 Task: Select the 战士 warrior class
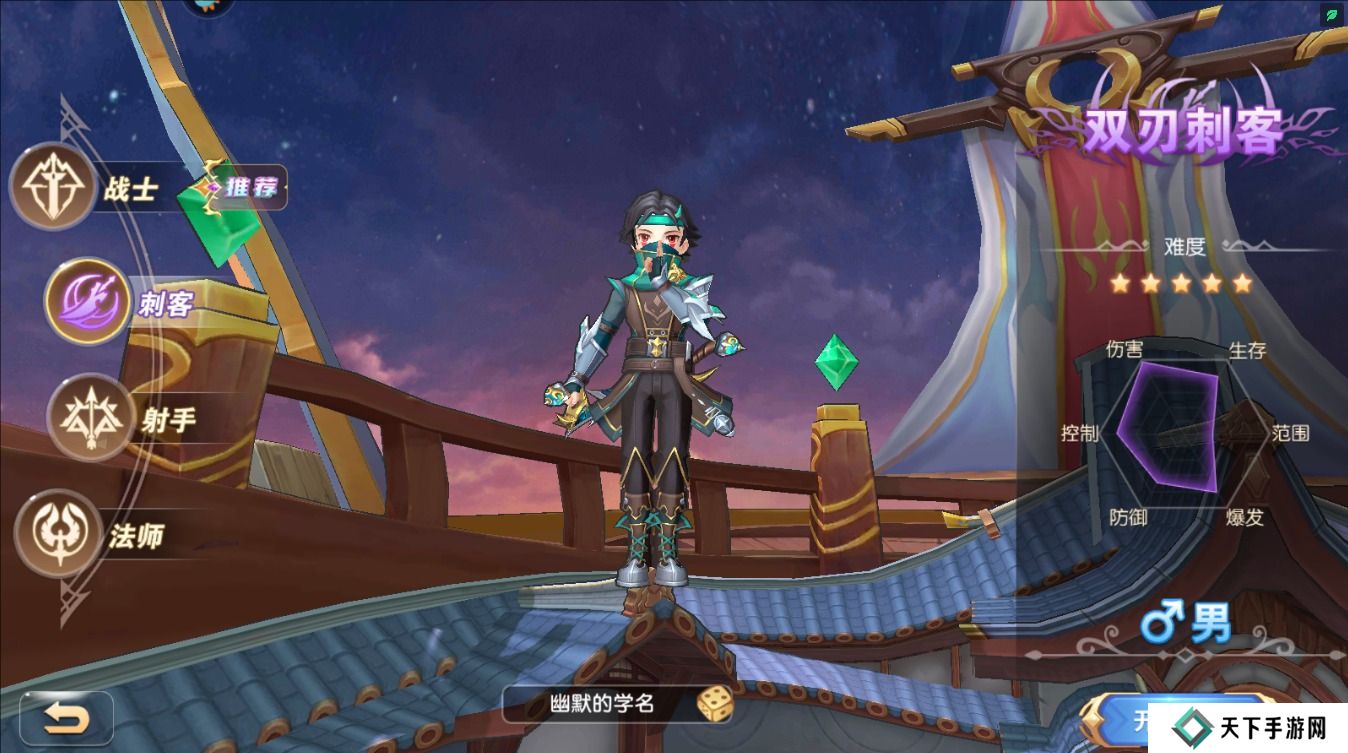(52, 187)
